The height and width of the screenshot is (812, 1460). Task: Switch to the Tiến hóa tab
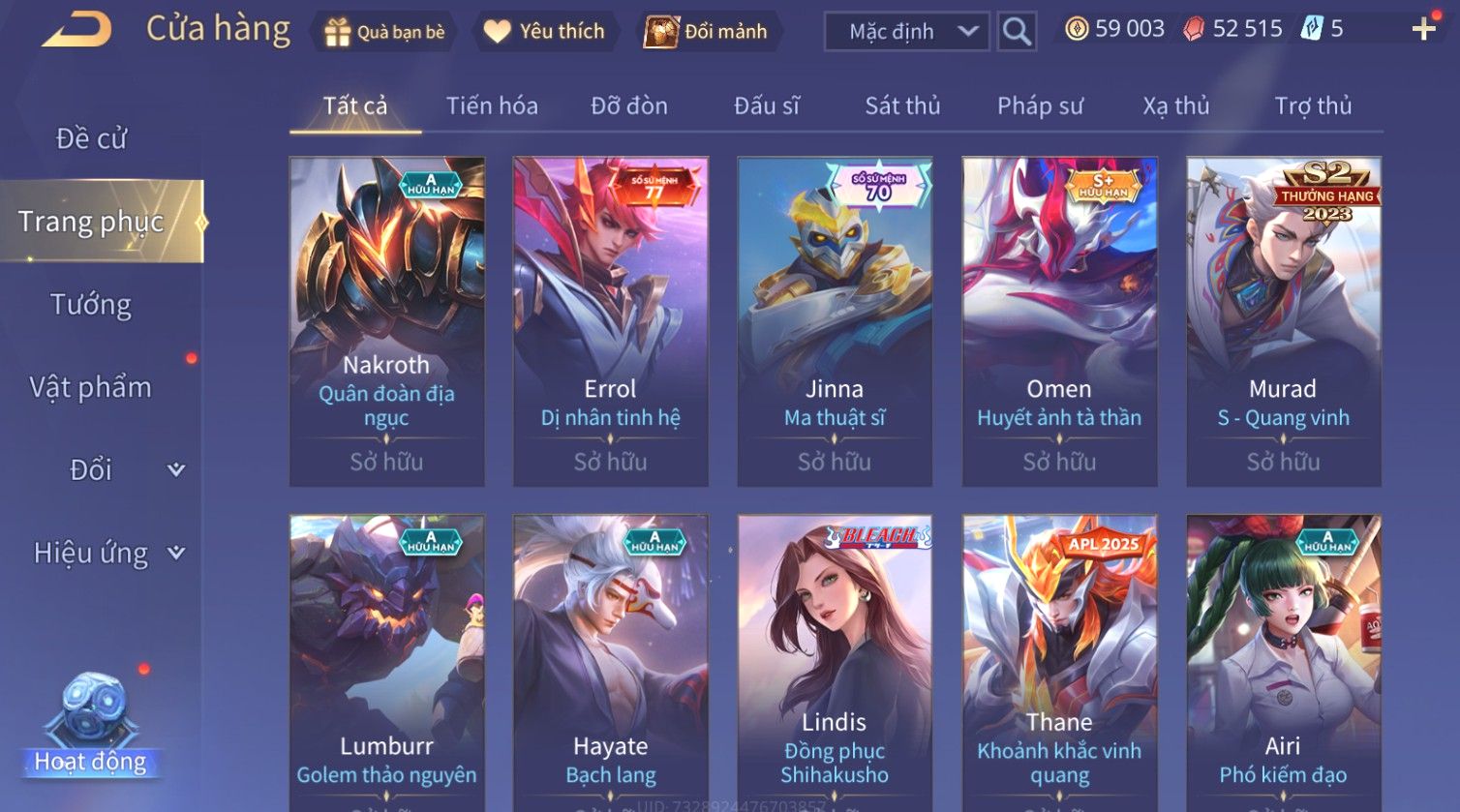(x=492, y=105)
